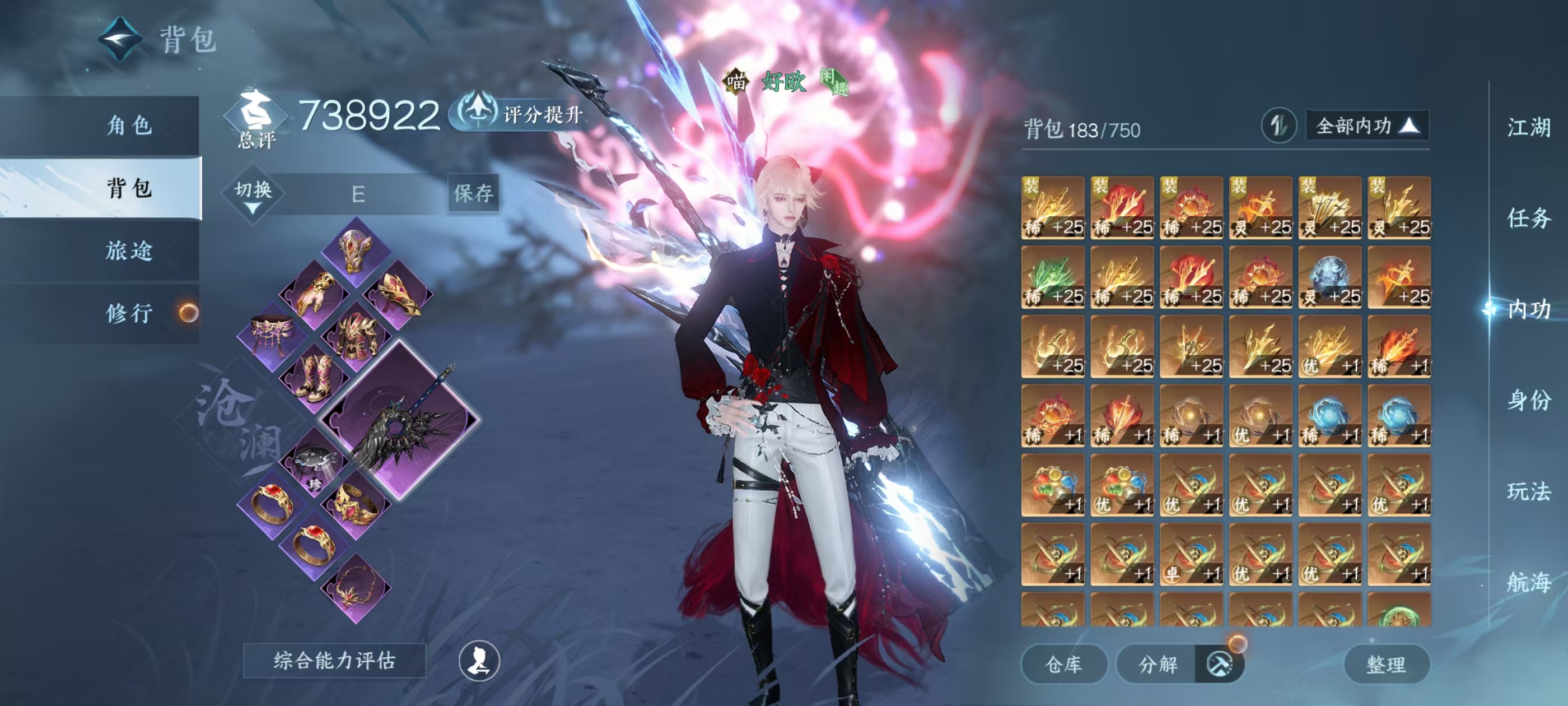Click the 分解 dismantle button

(1158, 664)
